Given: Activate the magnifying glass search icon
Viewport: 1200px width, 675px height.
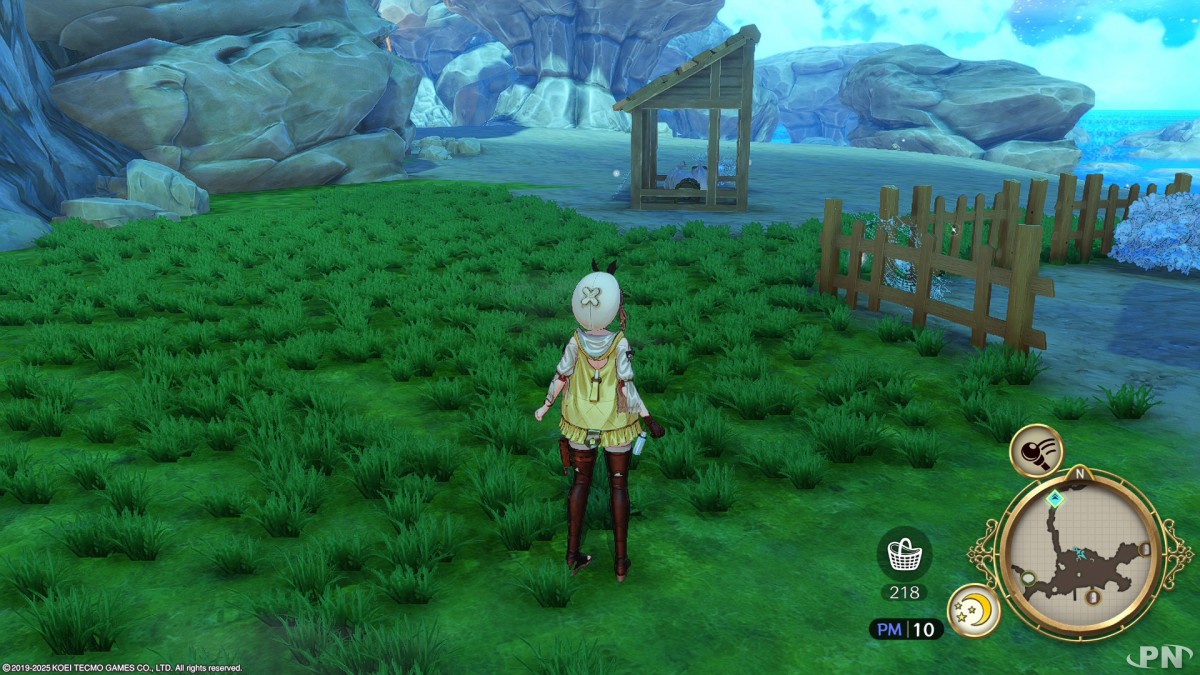Looking at the screenshot, I should 1035,450.
